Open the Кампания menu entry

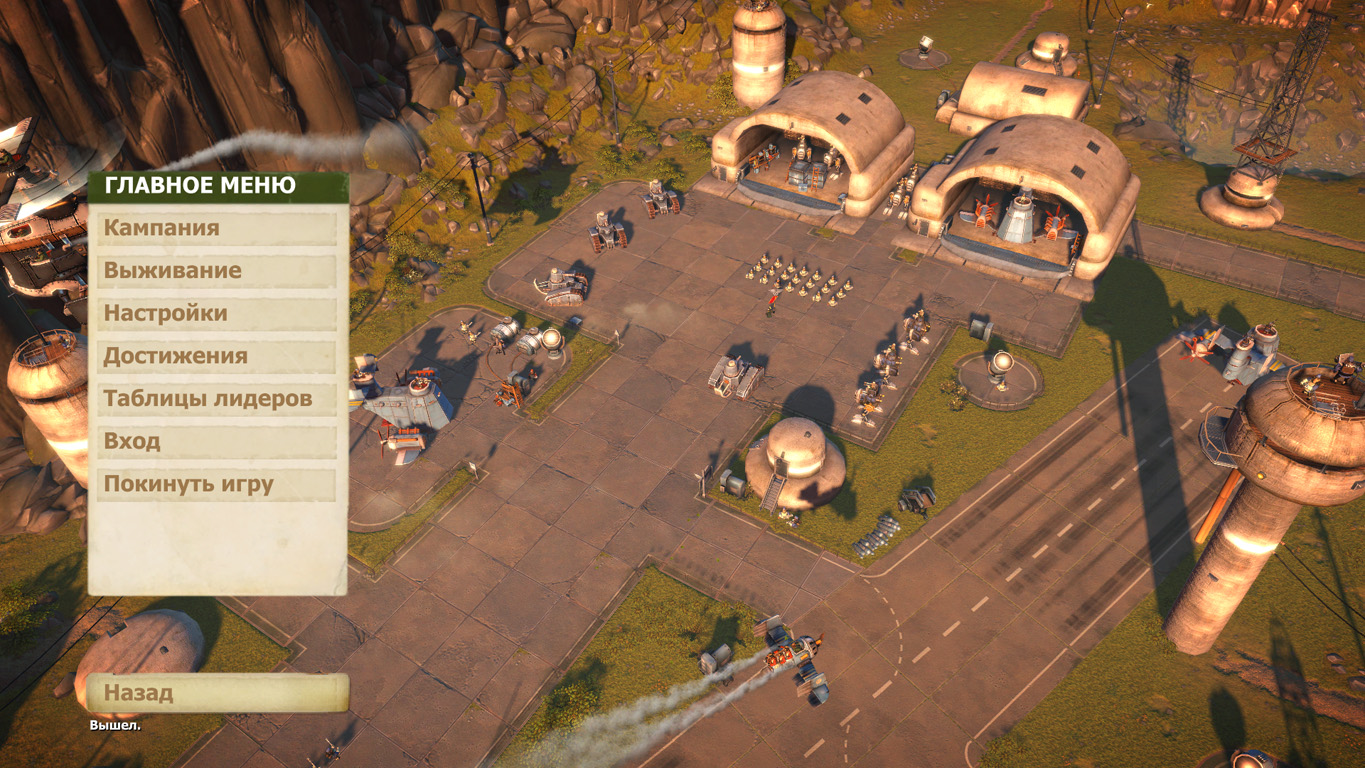coord(217,228)
